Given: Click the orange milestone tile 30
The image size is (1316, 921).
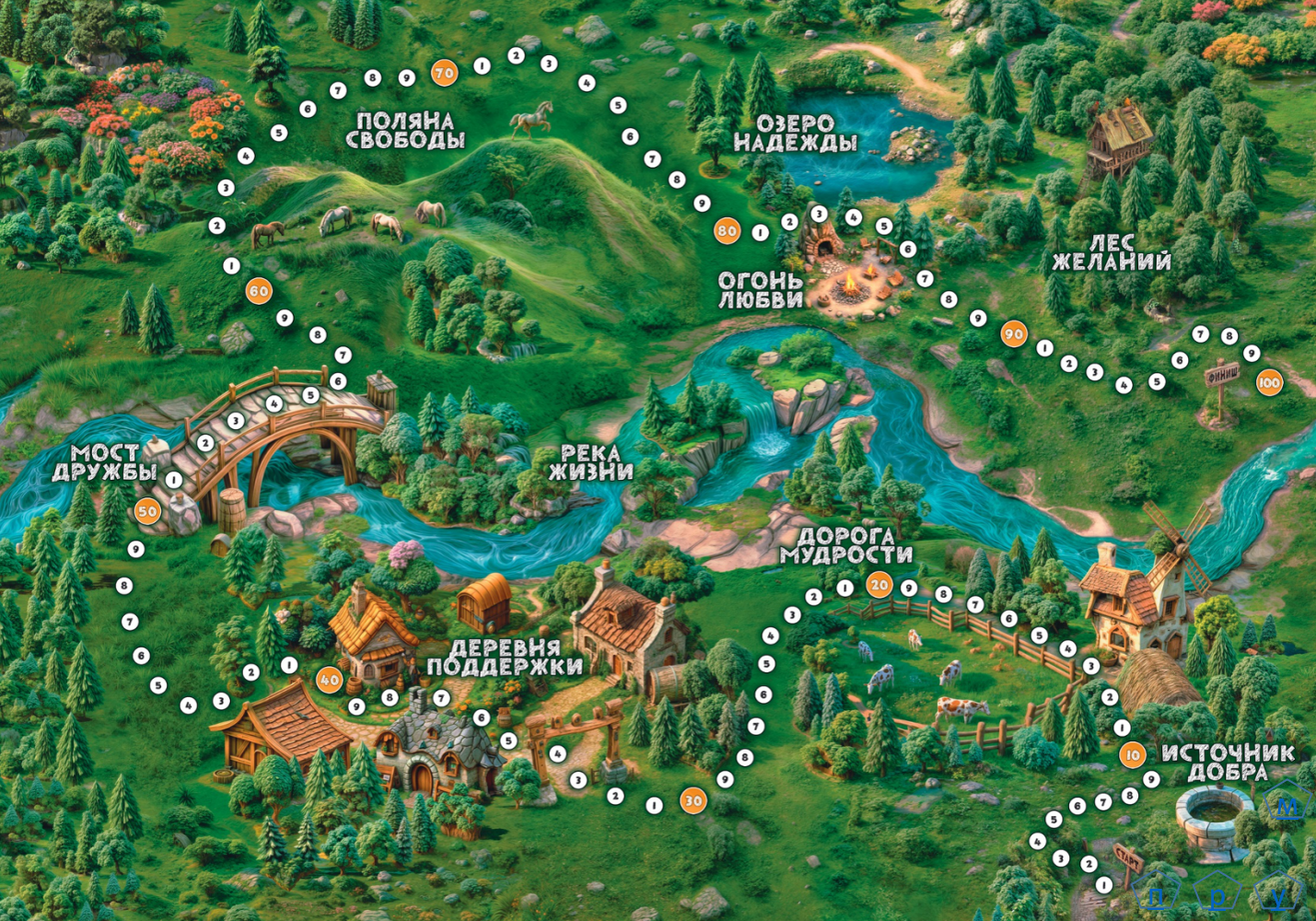Looking at the screenshot, I should (x=693, y=801).
